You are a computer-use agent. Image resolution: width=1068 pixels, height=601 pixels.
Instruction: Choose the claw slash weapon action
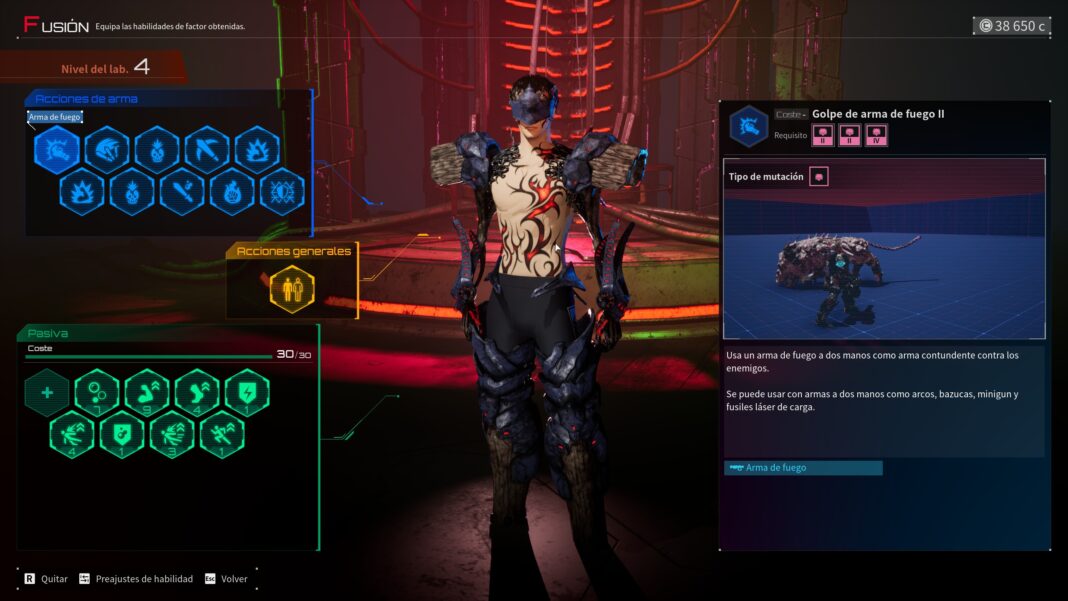click(x=107, y=150)
